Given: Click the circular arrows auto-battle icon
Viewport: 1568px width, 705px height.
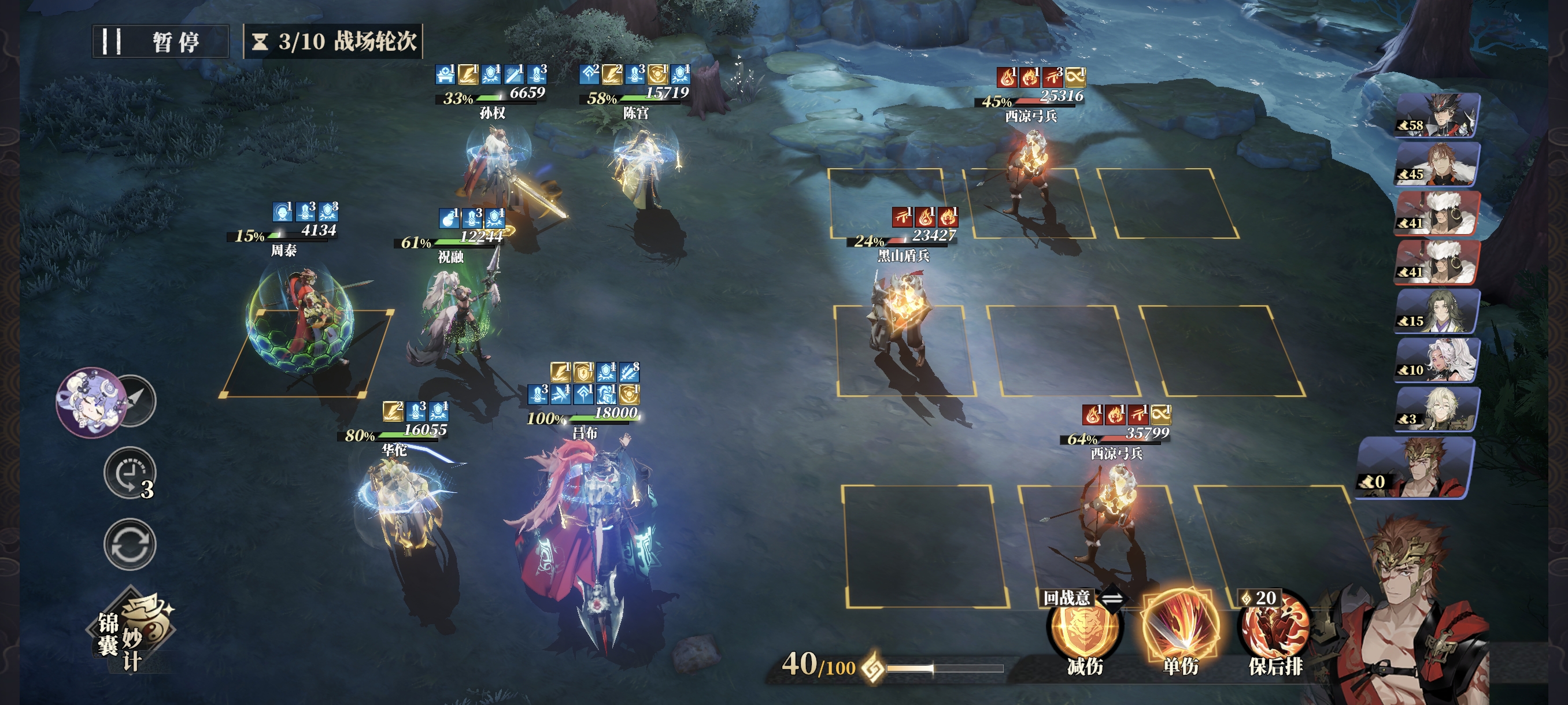Looking at the screenshot, I should 130,544.
